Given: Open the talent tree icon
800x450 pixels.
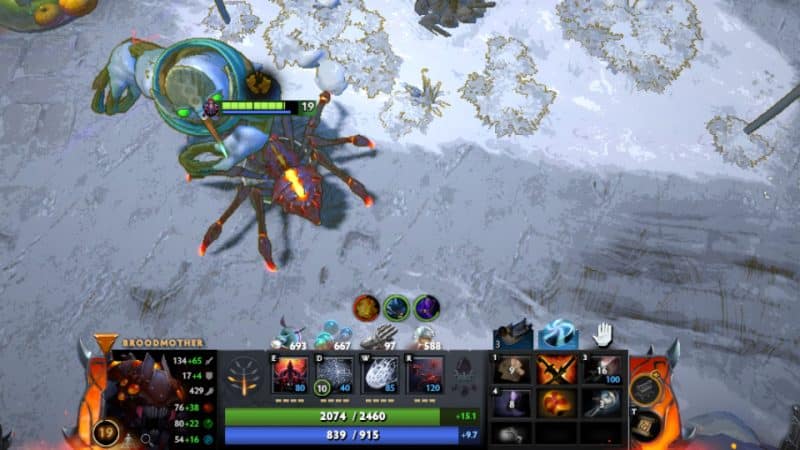Looking at the screenshot, I should [244, 377].
